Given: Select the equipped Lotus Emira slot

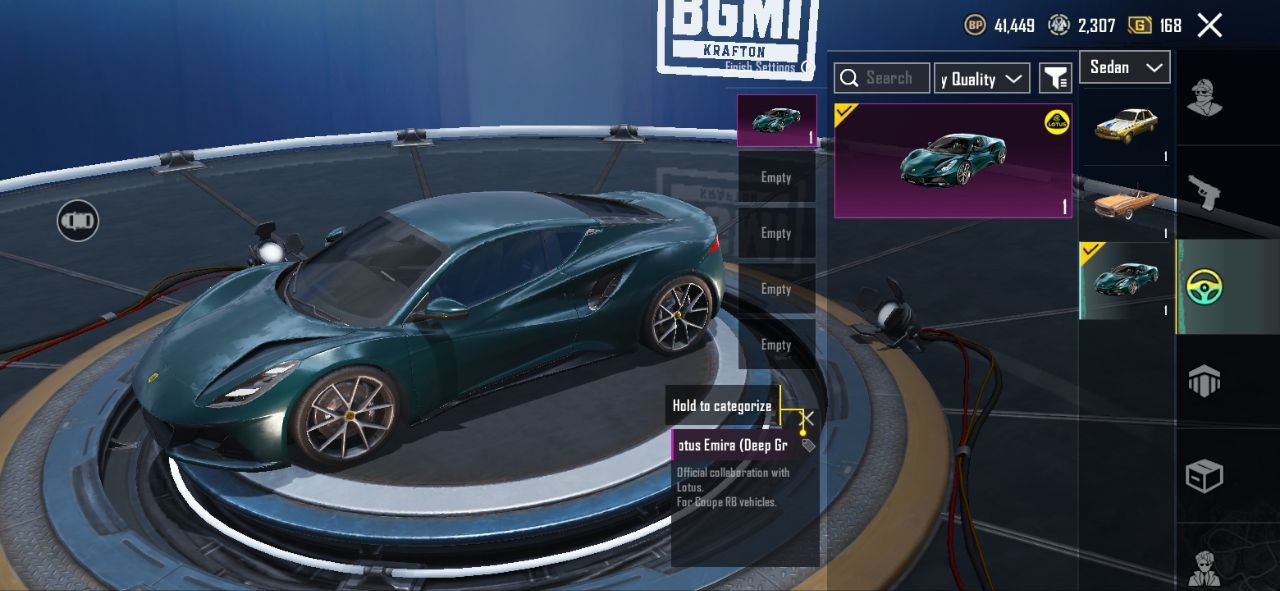Looking at the screenshot, I should (776, 121).
